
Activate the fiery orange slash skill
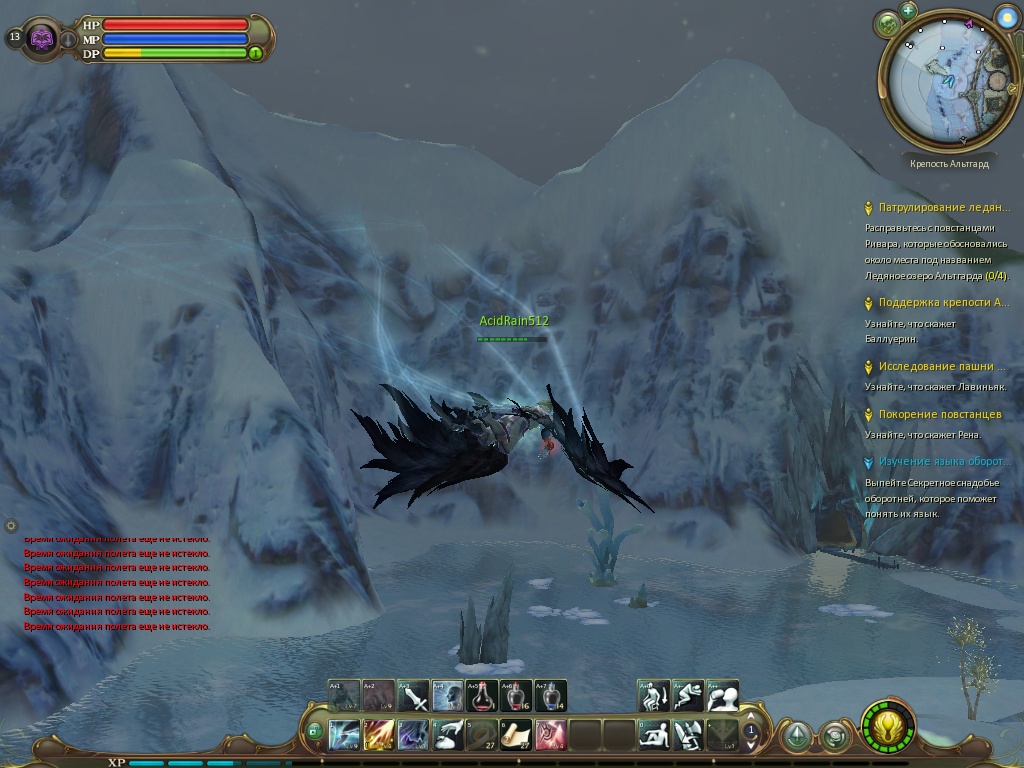(378, 735)
